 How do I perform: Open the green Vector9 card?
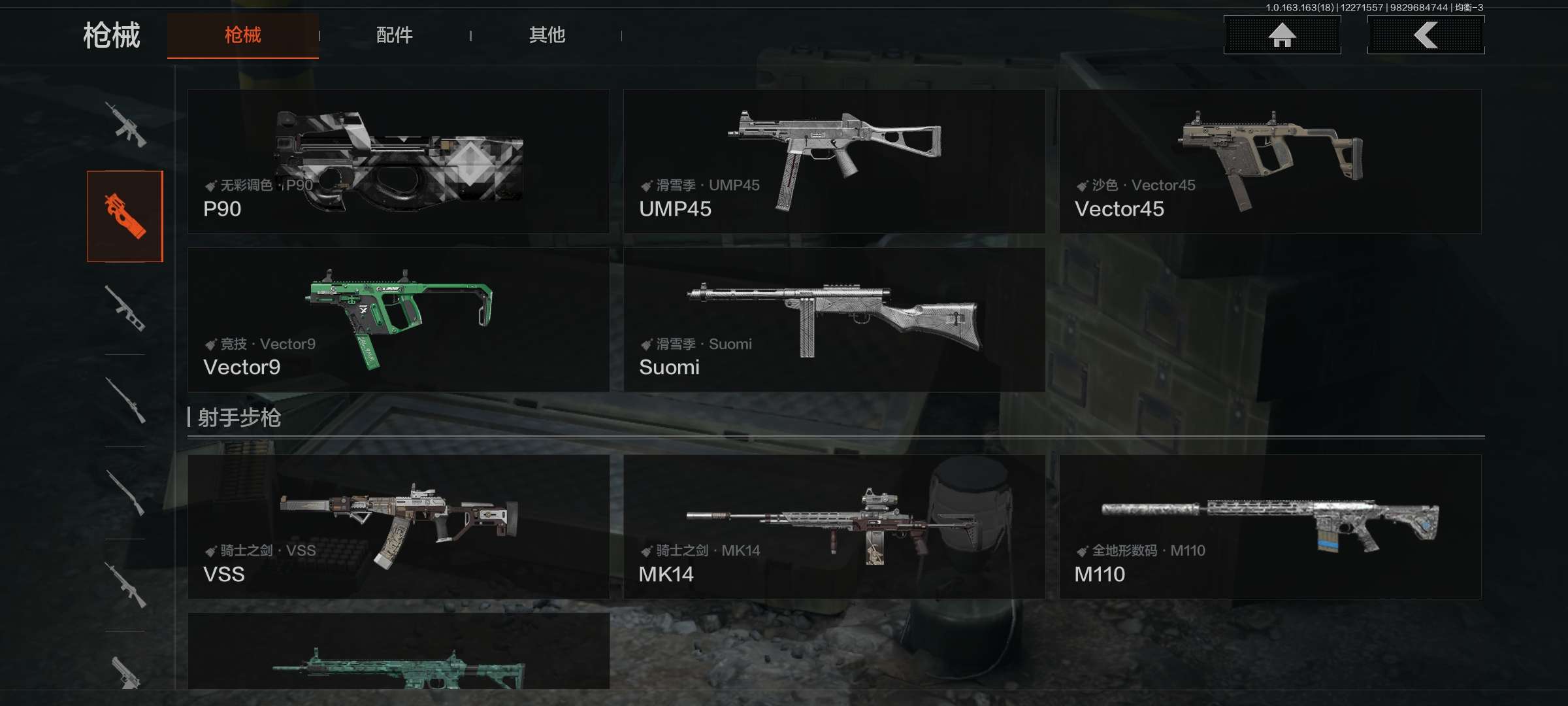pos(399,320)
